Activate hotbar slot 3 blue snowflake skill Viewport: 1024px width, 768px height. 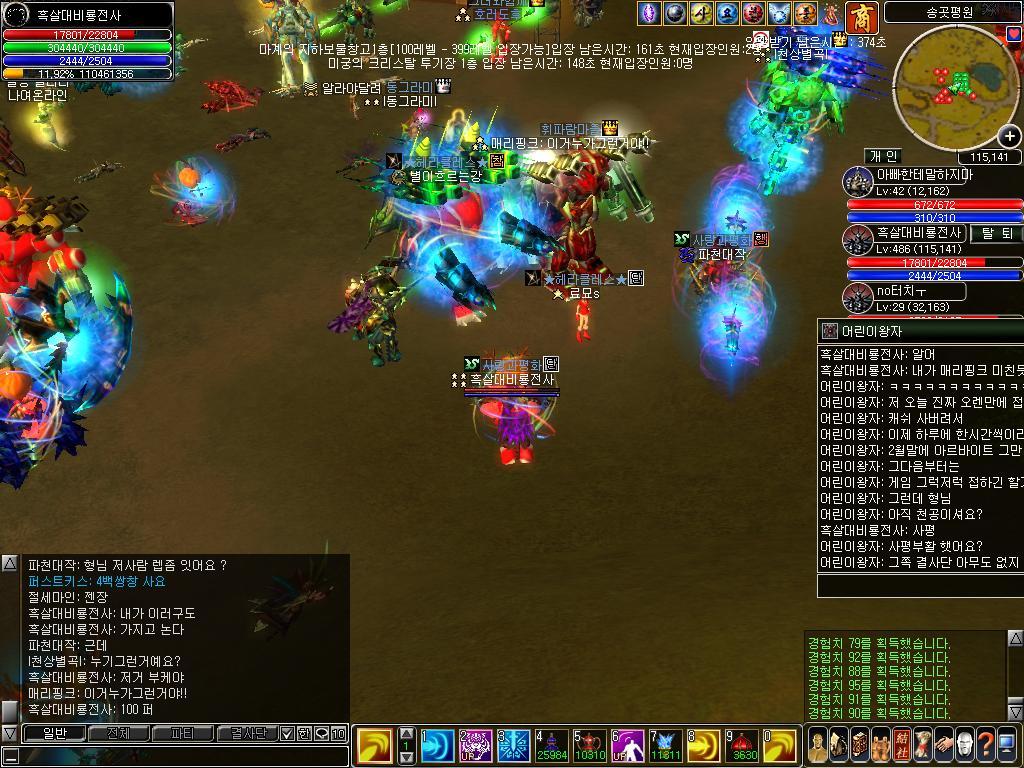pyautogui.click(x=514, y=746)
